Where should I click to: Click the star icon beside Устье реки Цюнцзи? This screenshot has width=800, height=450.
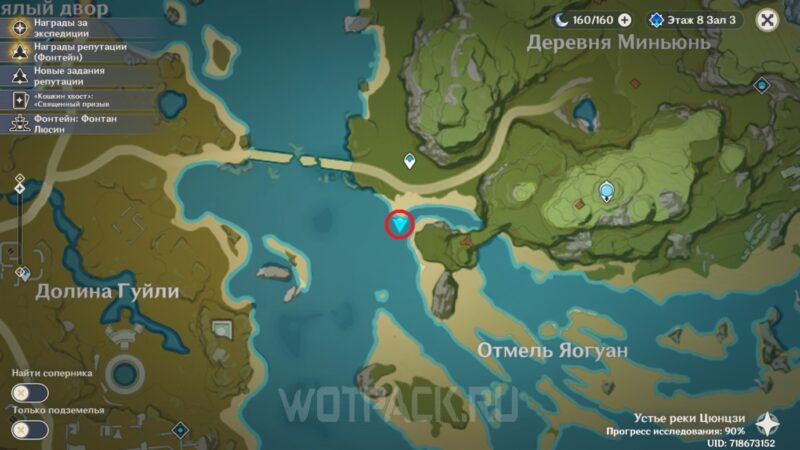[772, 422]
